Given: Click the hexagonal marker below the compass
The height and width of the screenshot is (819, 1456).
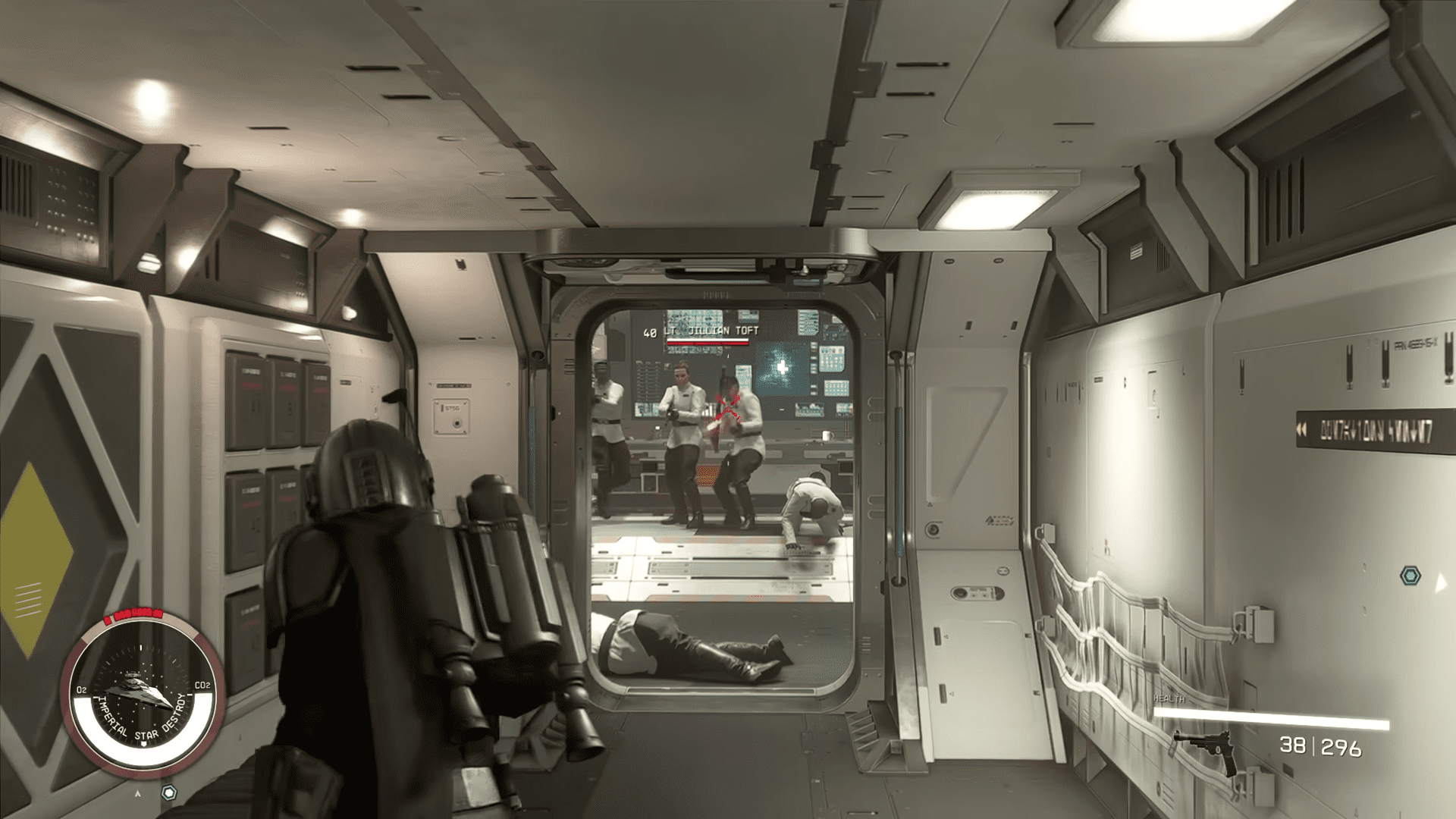Looking at the screenshot, I should tap(168, 792).
